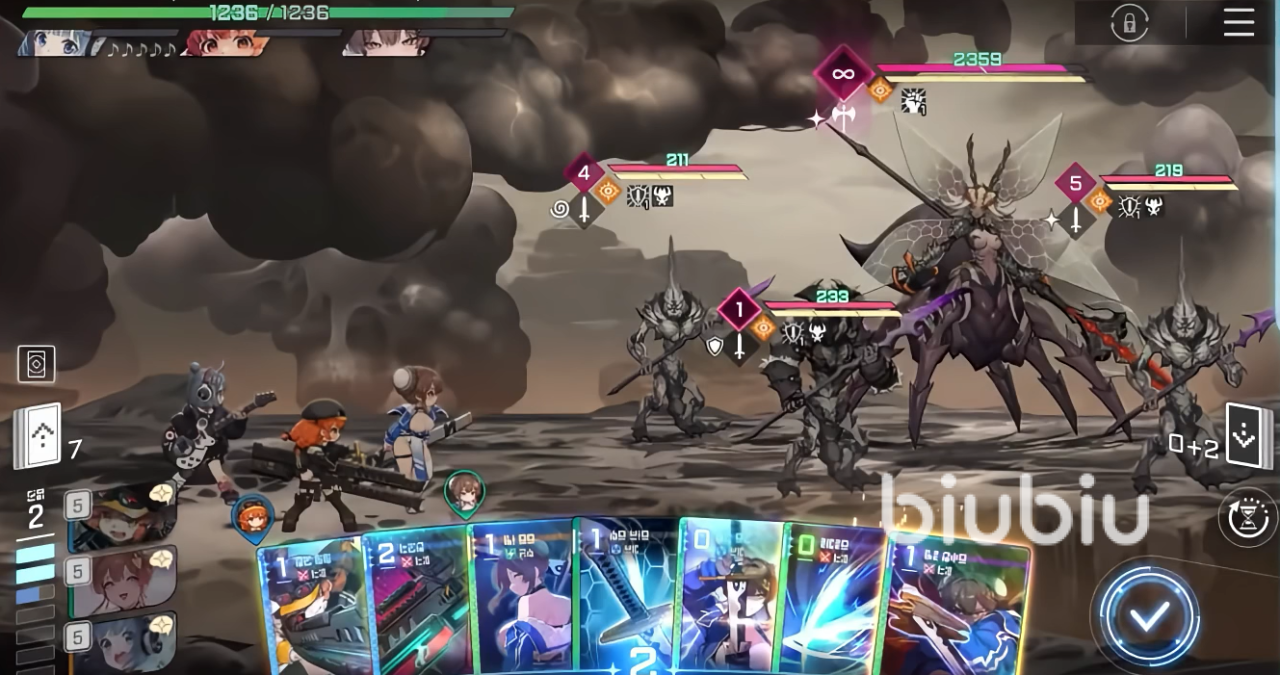Open the hamburger menu
The image size is (1280, 675).
(x=1238, y=22)
